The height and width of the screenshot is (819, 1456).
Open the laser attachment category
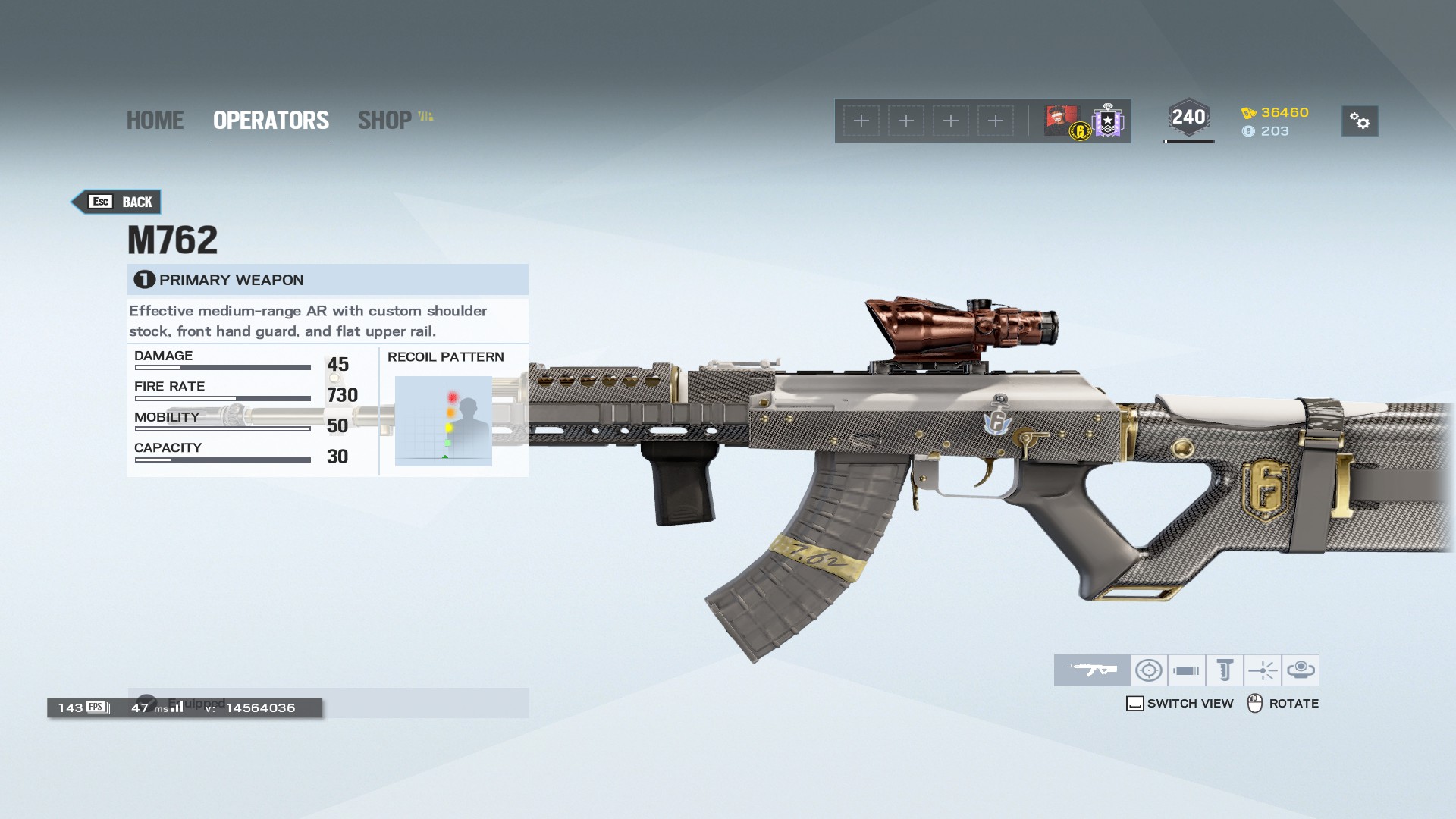coord(1263,670)
